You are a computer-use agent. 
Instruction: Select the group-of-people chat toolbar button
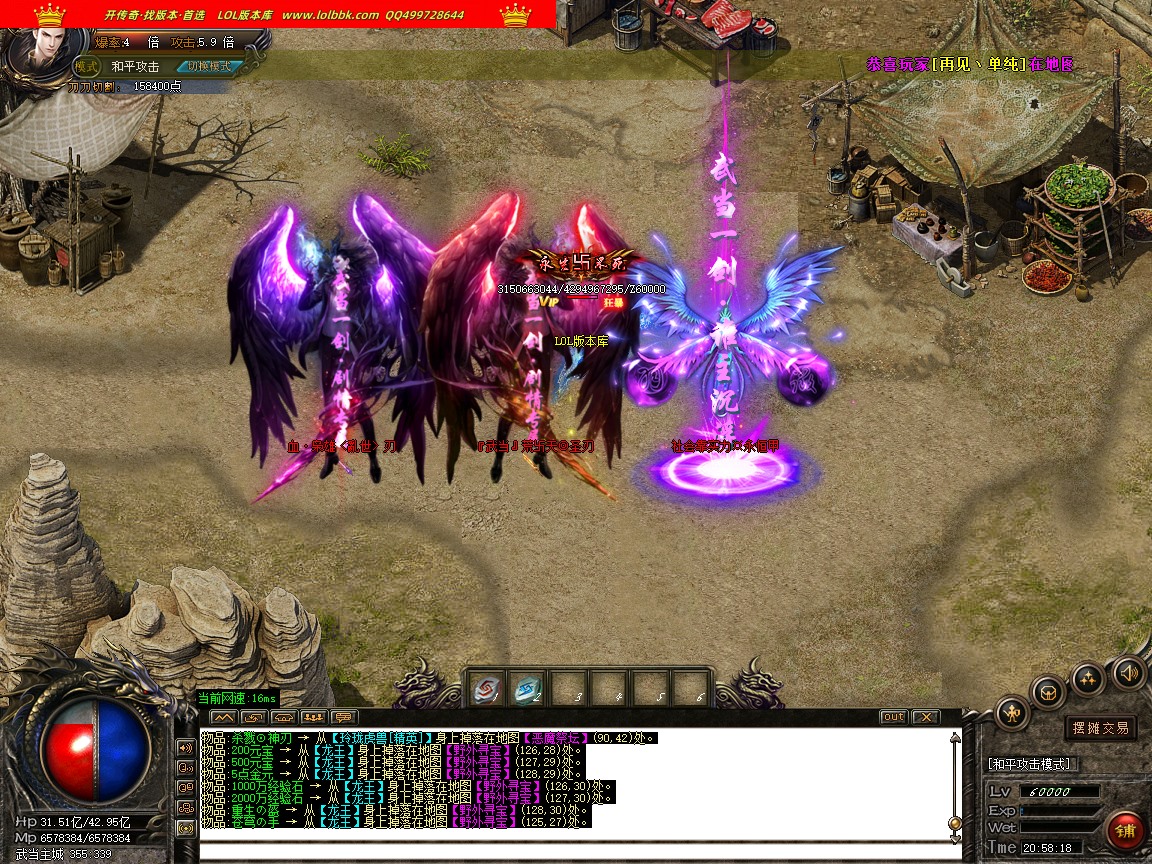(313, 717)
